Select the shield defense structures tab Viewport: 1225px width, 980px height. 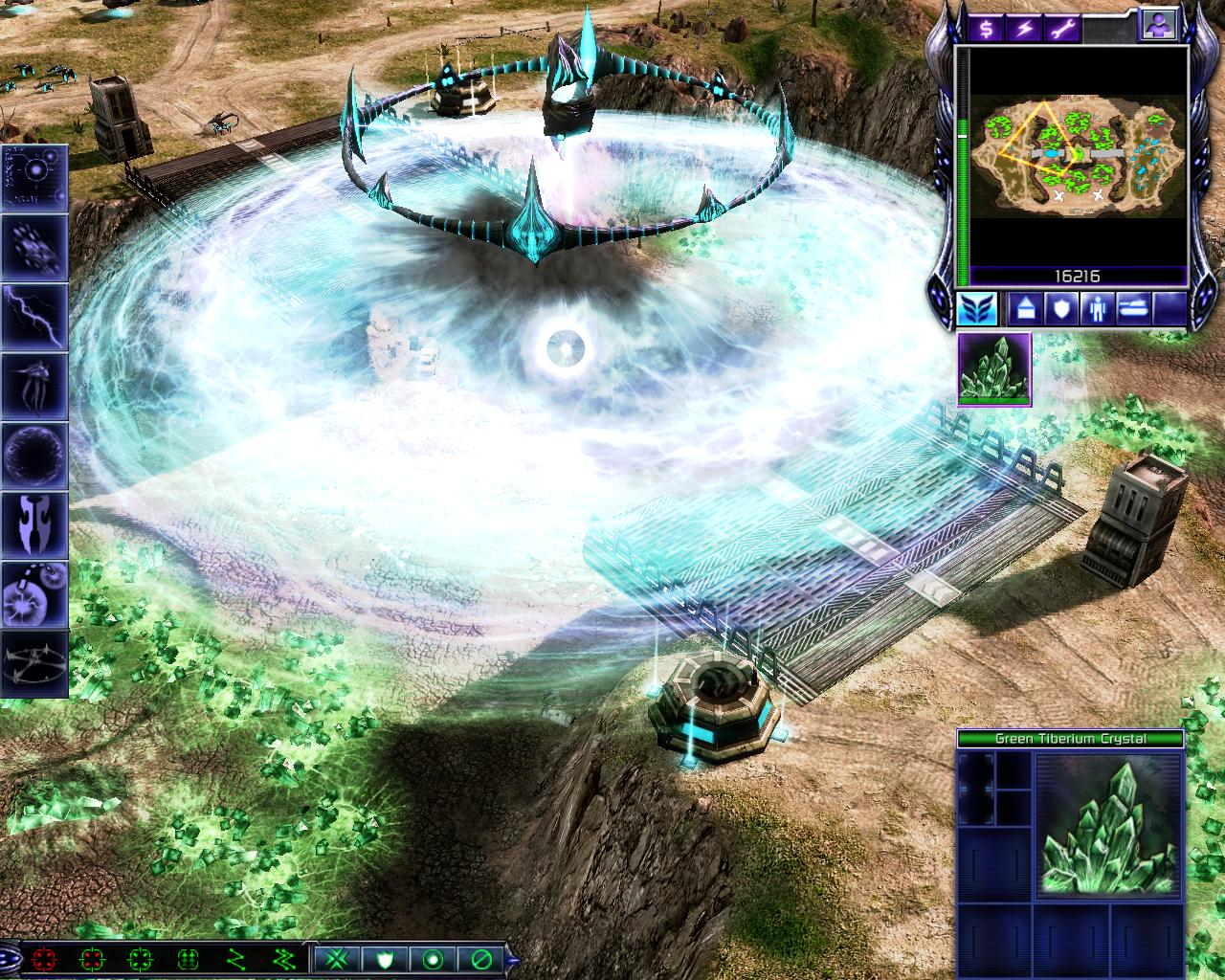[x=1058, y=309]
